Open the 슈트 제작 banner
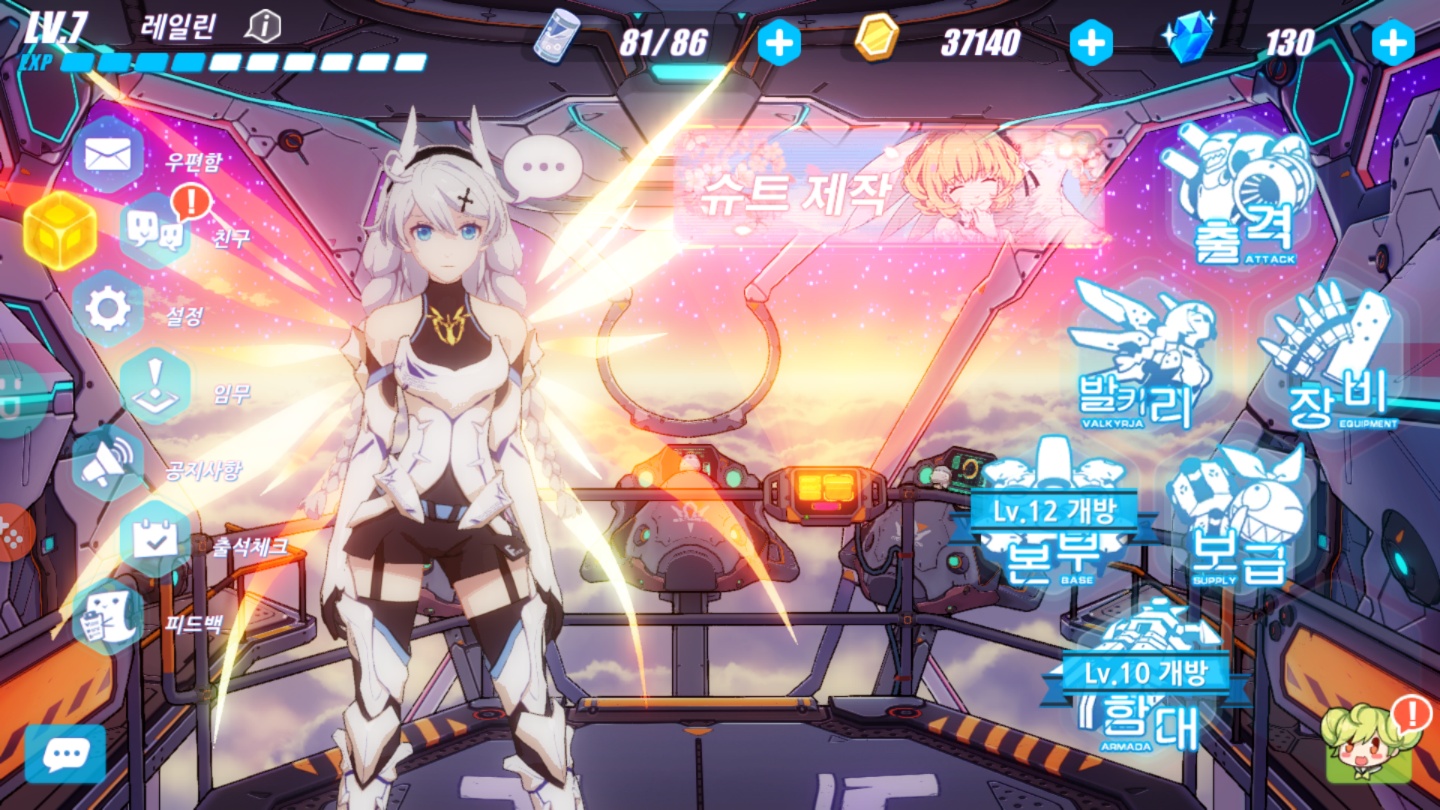 [x=889, y=187]
